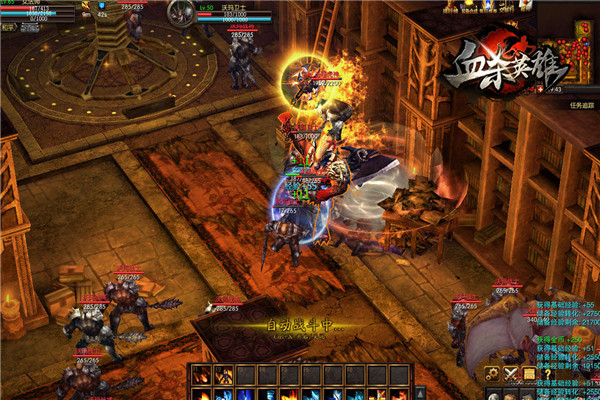
Task: Select the target portrait of 沃玛卫士
Action: coord(180,12)
